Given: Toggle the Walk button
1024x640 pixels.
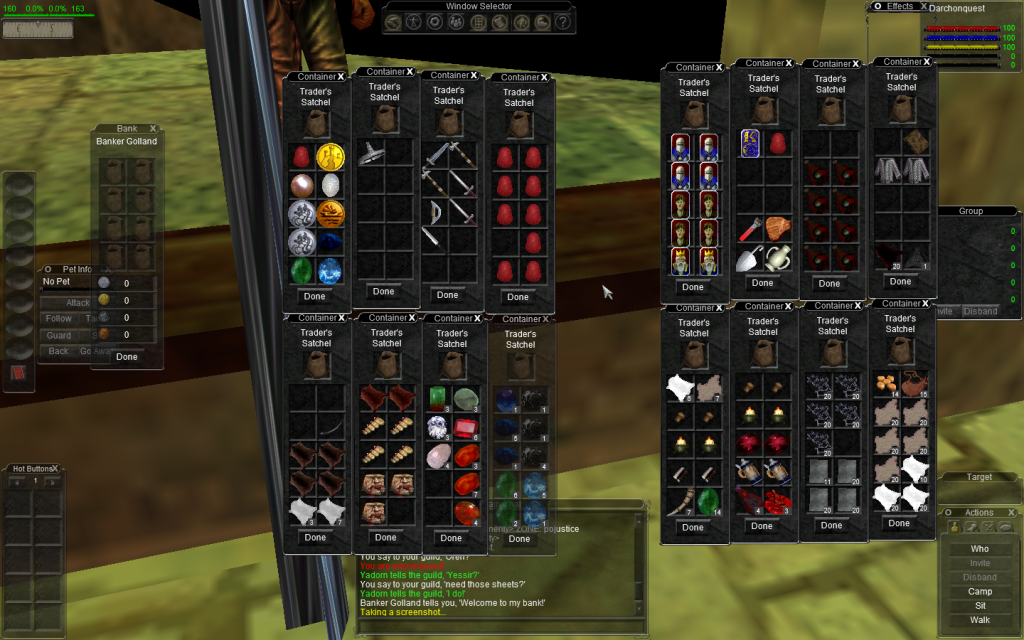Looking at the screenshot, I should 979,620.
